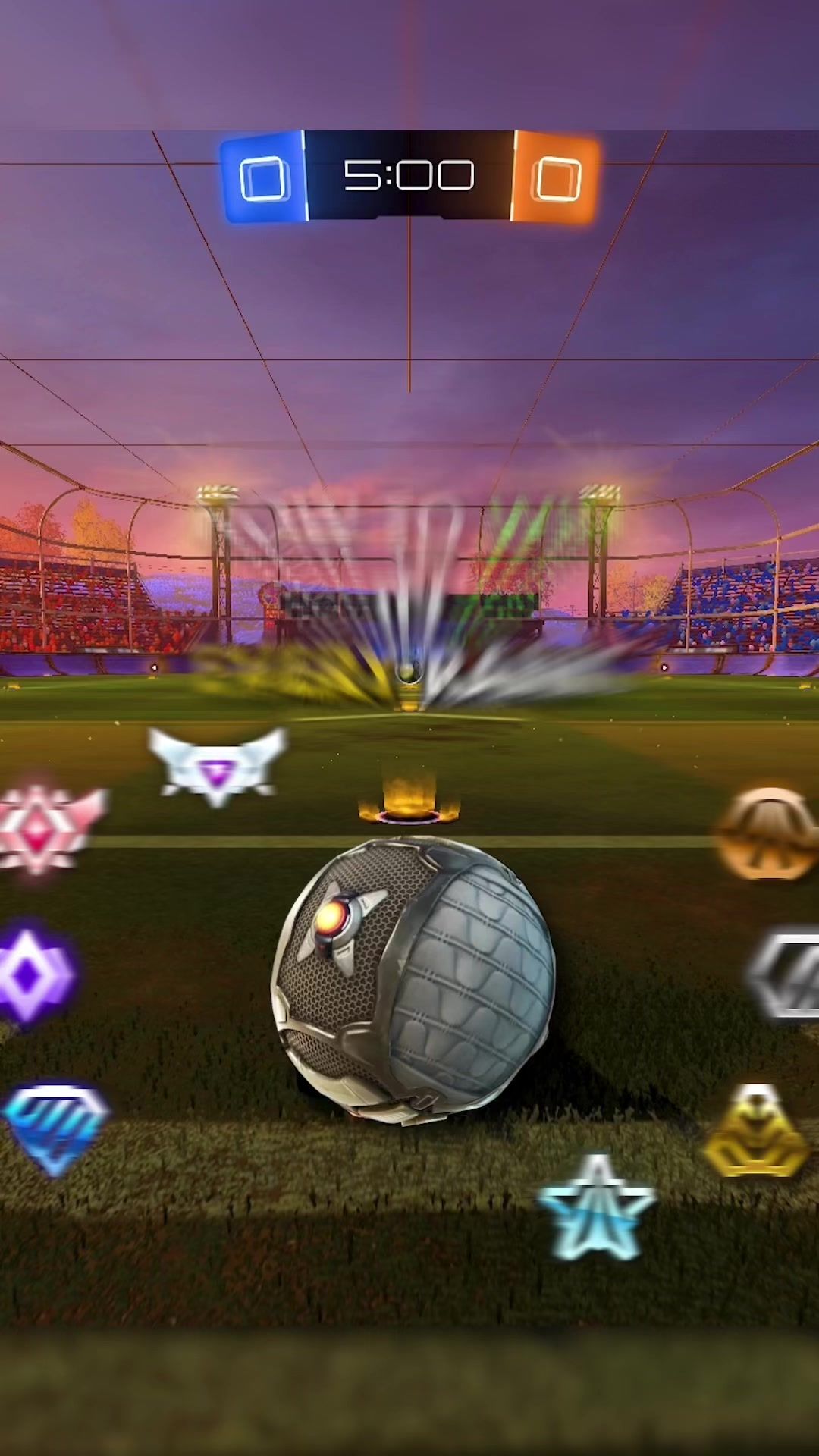Pick the Silver rank icon
This screenshot has width=819, height=1456.
click(785, 975)
